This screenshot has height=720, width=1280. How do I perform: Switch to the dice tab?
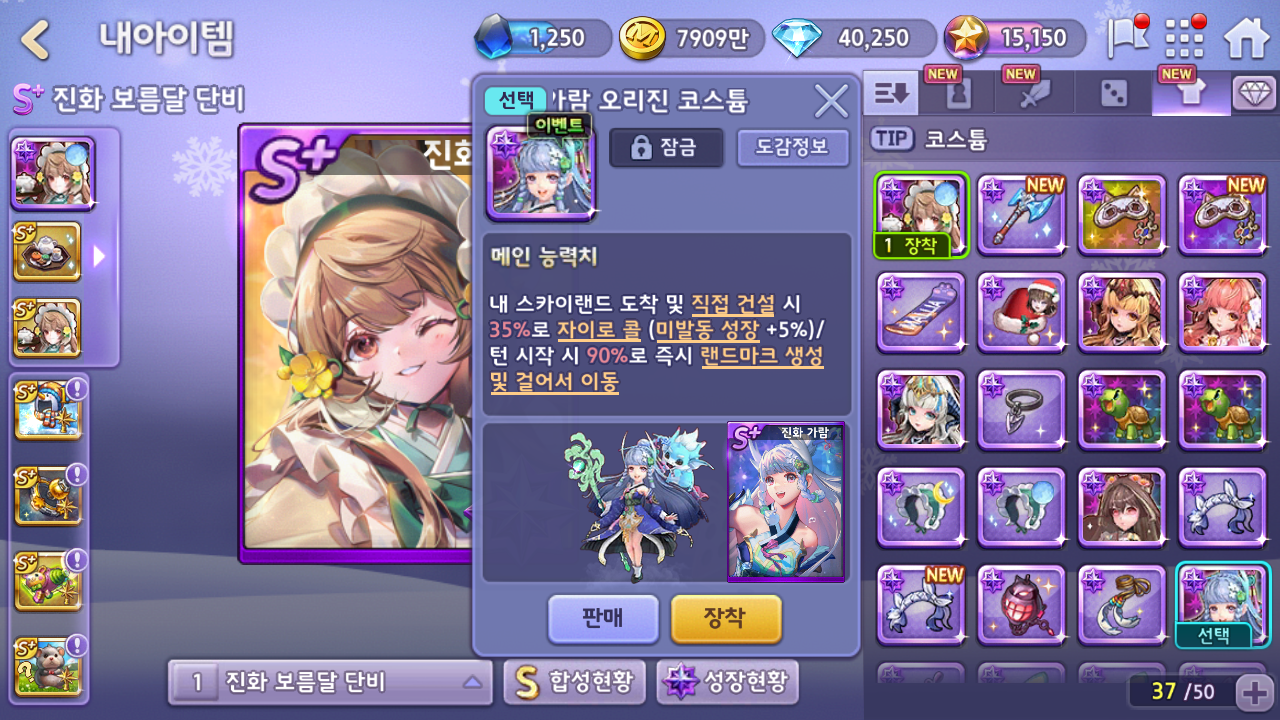(x=1113, y=94)
